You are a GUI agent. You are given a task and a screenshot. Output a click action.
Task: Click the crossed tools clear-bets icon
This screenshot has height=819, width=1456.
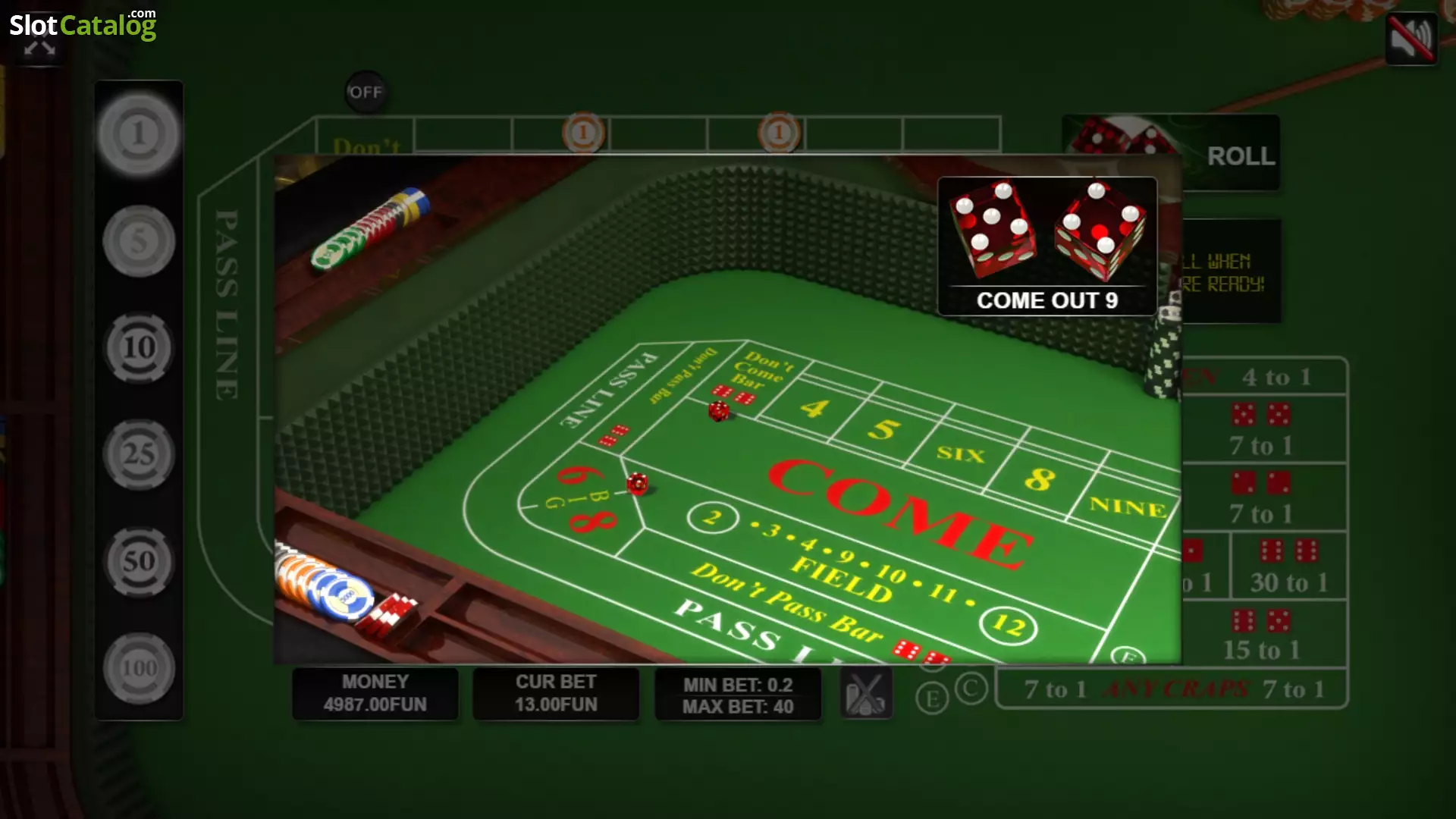[x=866, y=694]
